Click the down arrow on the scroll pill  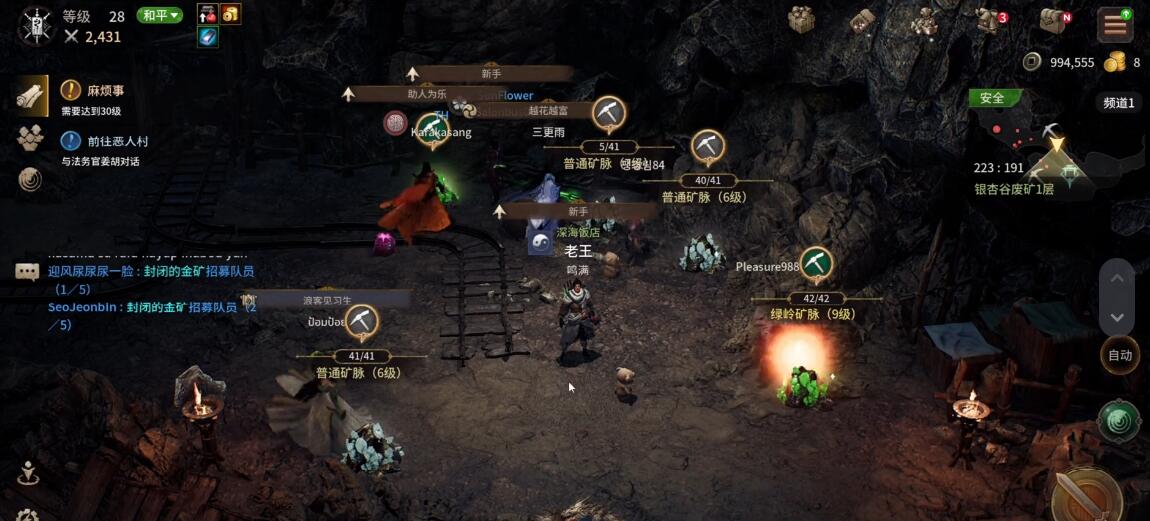pos(1117,316)
